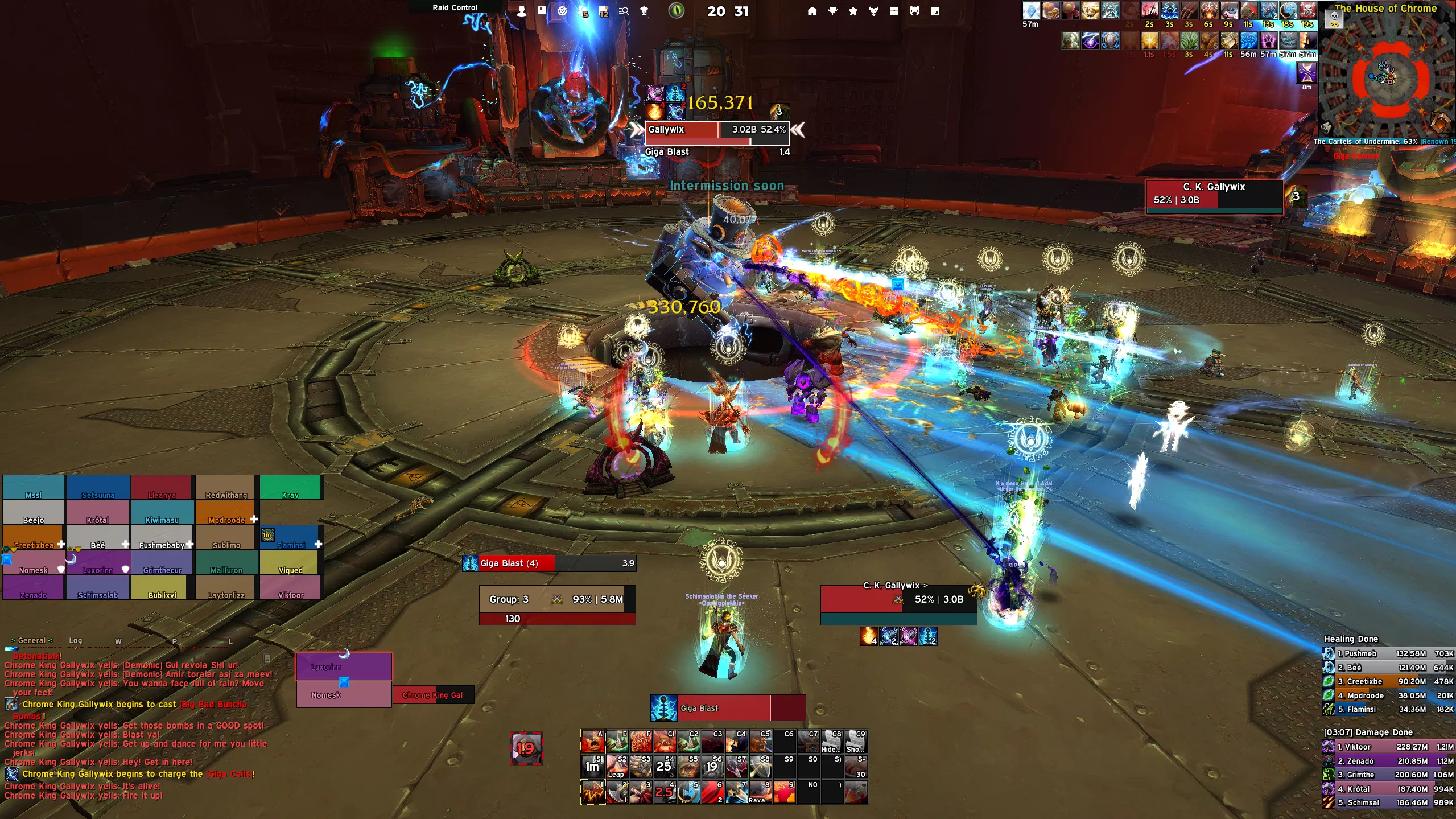This screenshot has width=1456, height=819.
Task: Activate the Leap ability on S2
Action: click(x=616, y=767)
